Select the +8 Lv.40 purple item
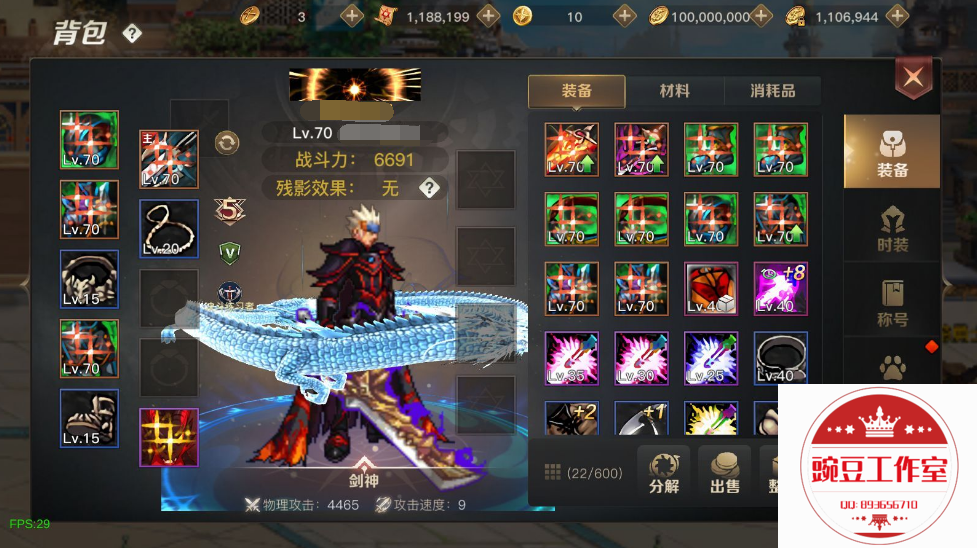Viewport: 977px width, 548px height. (781, 288)
